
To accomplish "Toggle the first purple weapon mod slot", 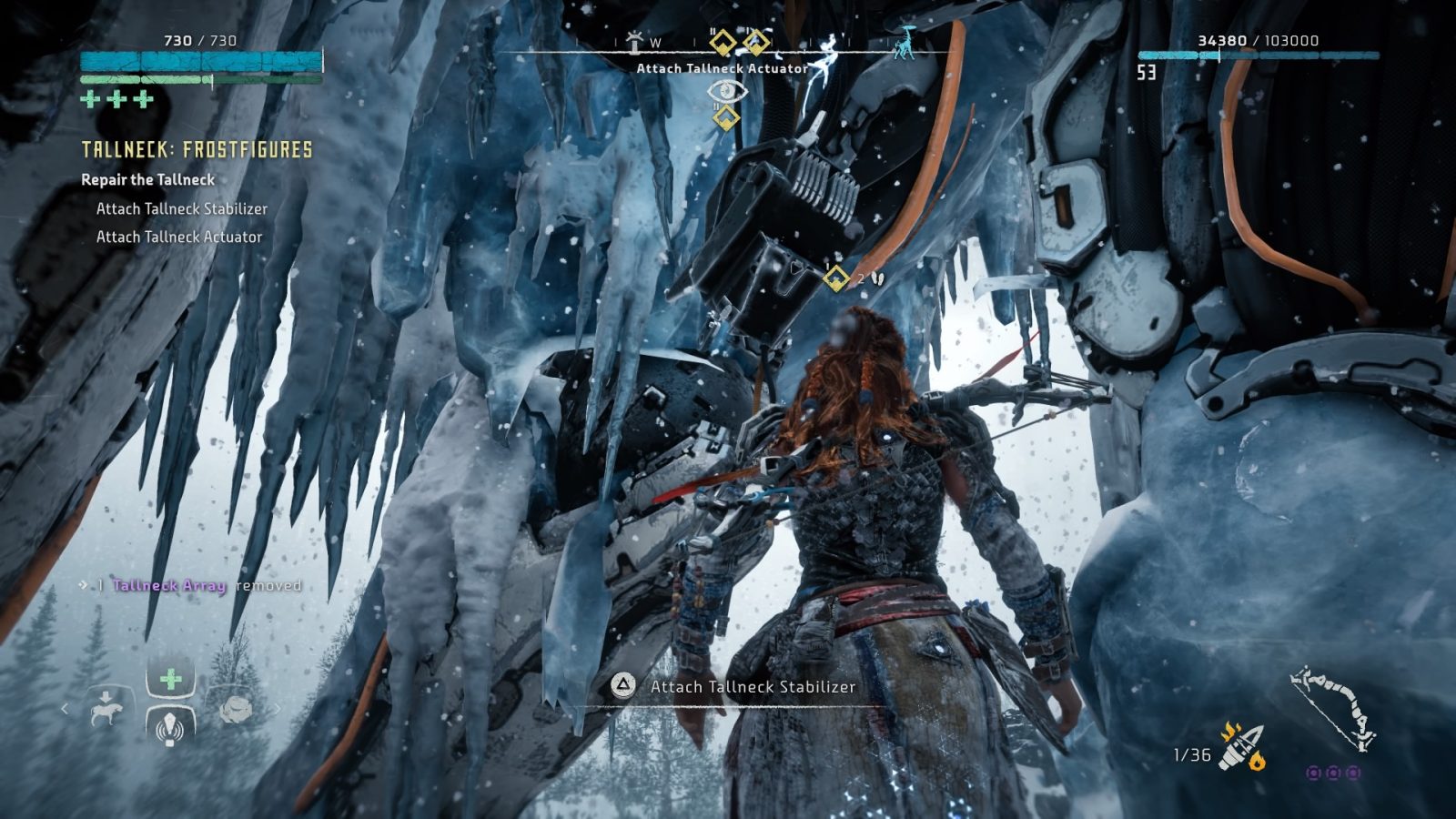I will pyautogui.click(x=1314, y=773).
